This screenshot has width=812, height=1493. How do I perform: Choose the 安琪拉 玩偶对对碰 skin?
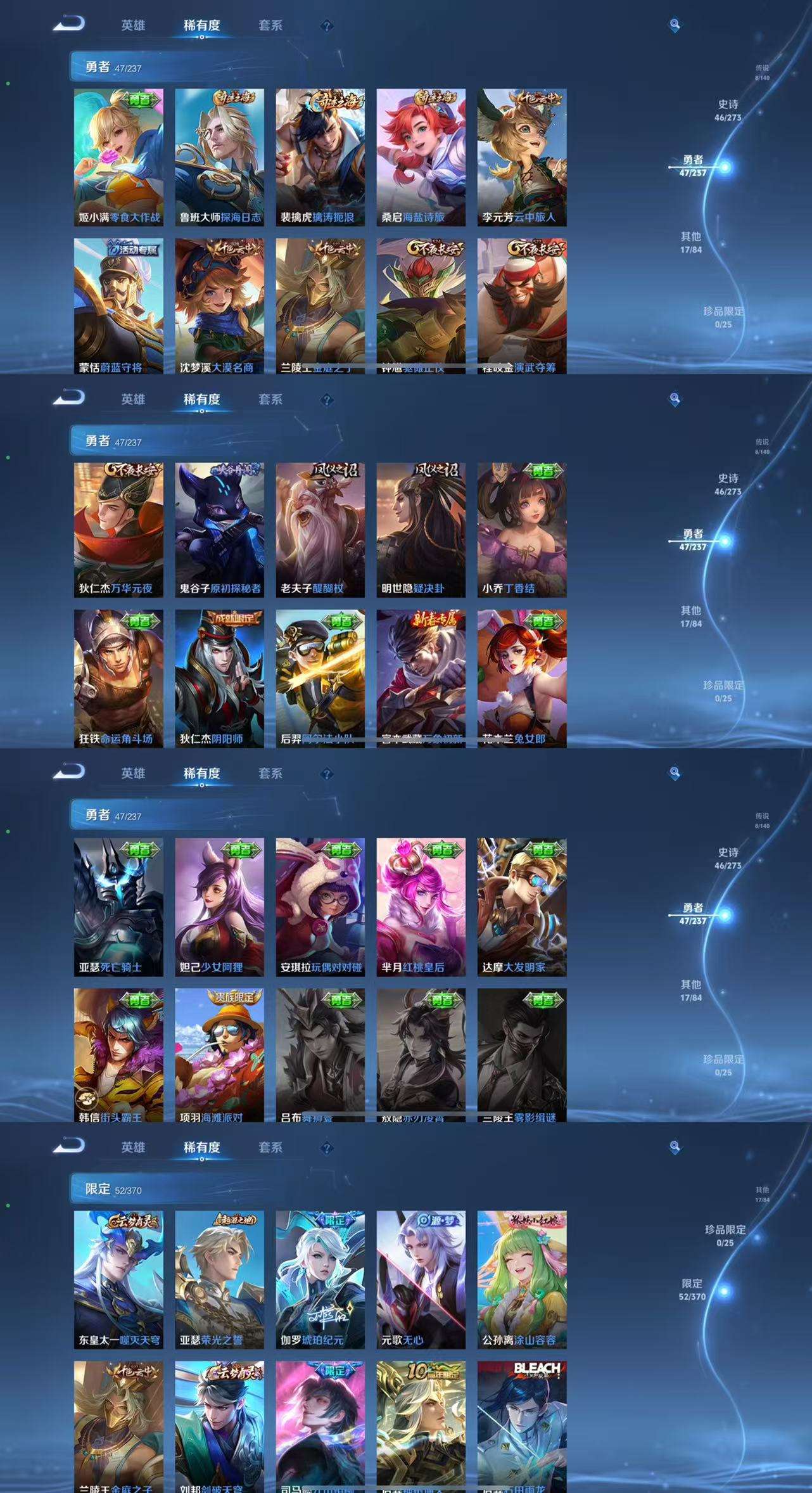coord(320,906)
